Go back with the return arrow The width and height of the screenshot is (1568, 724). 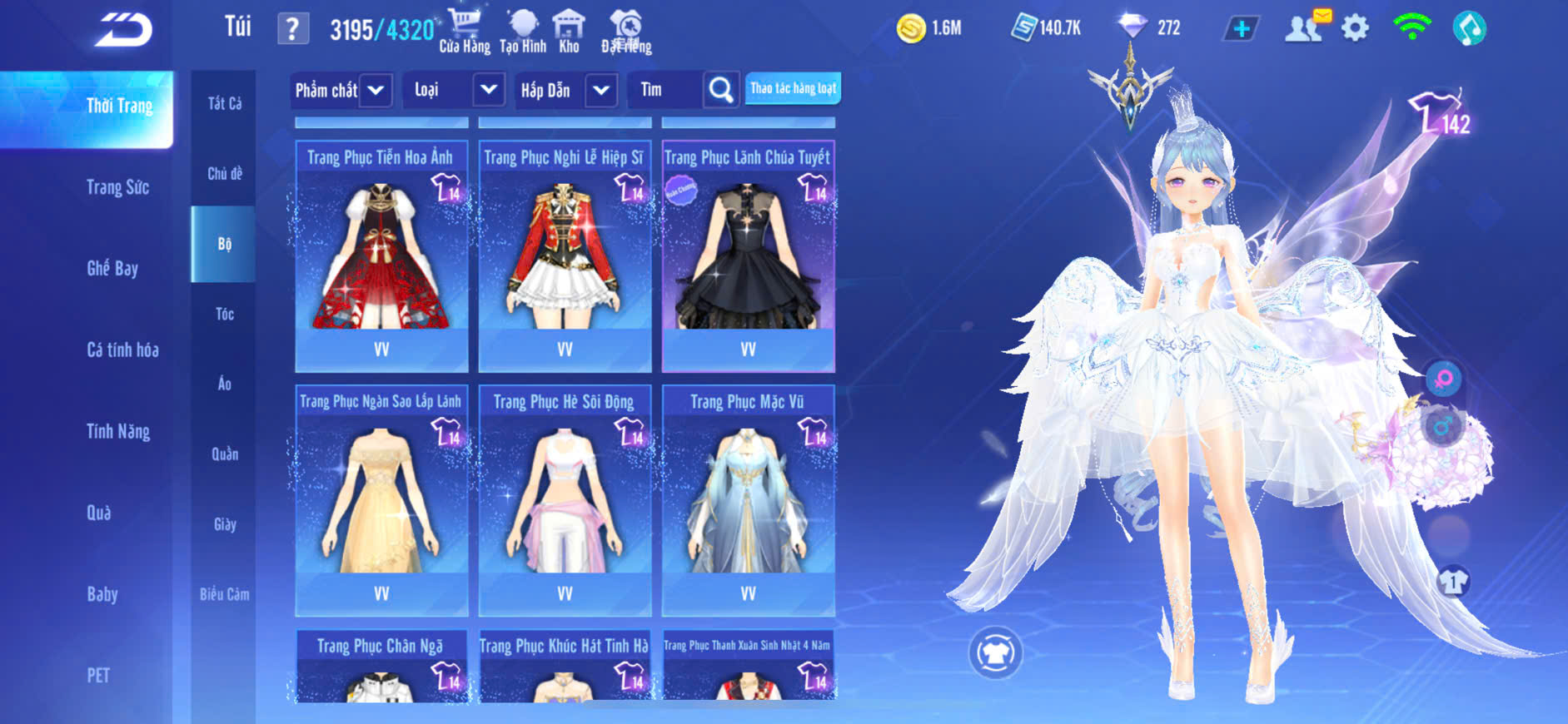pos(123,30)
